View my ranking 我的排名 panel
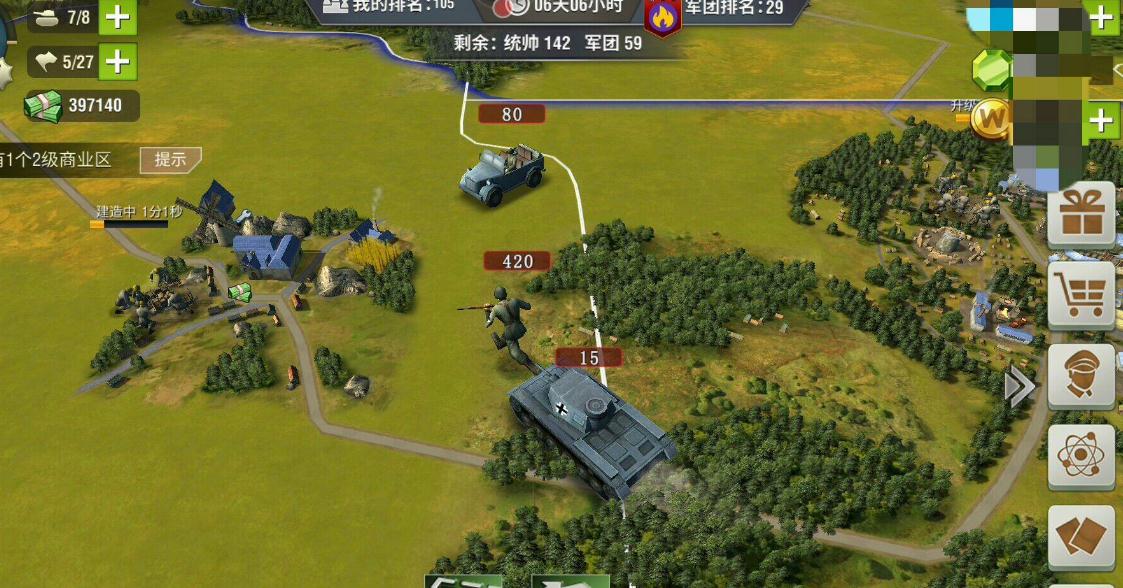Image resolution: width=1123 pixels, height=588 pixels. (x=390, y=7)
